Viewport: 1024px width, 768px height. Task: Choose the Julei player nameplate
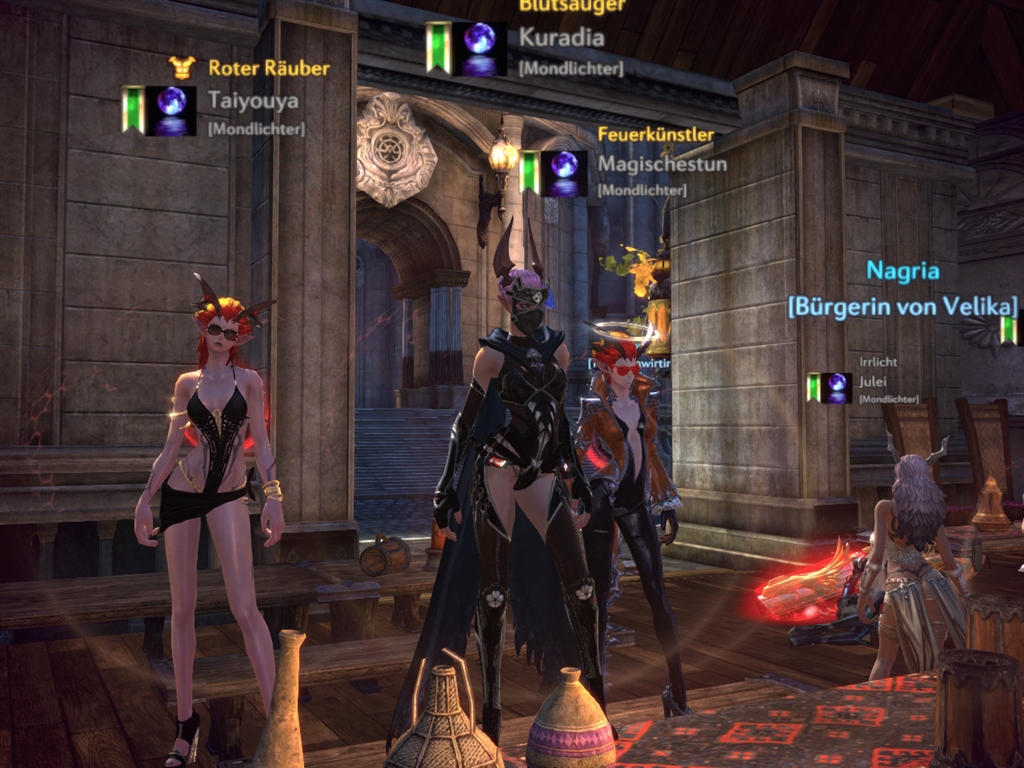coord(873,381)
